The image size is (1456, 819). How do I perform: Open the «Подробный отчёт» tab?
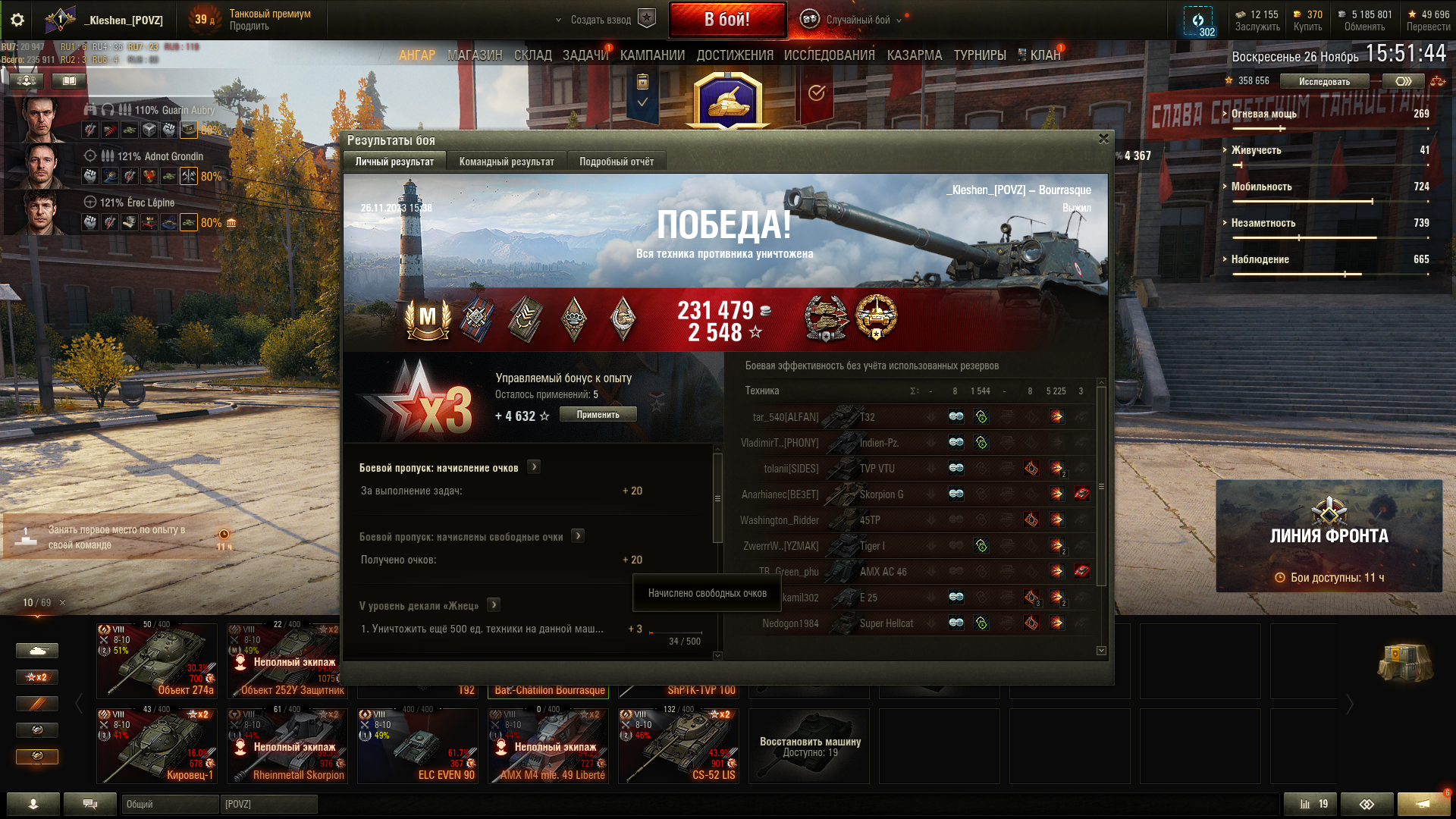(616, 162)
